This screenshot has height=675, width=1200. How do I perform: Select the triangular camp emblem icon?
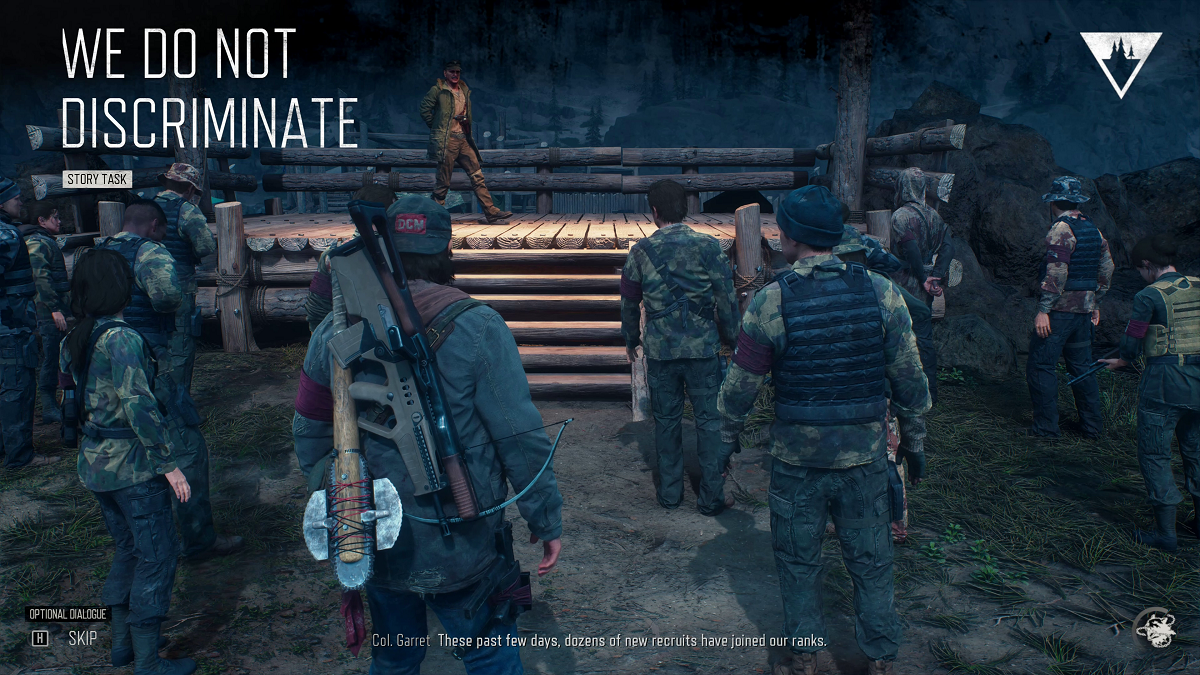pyautogui.click(x=1120, y=62)
